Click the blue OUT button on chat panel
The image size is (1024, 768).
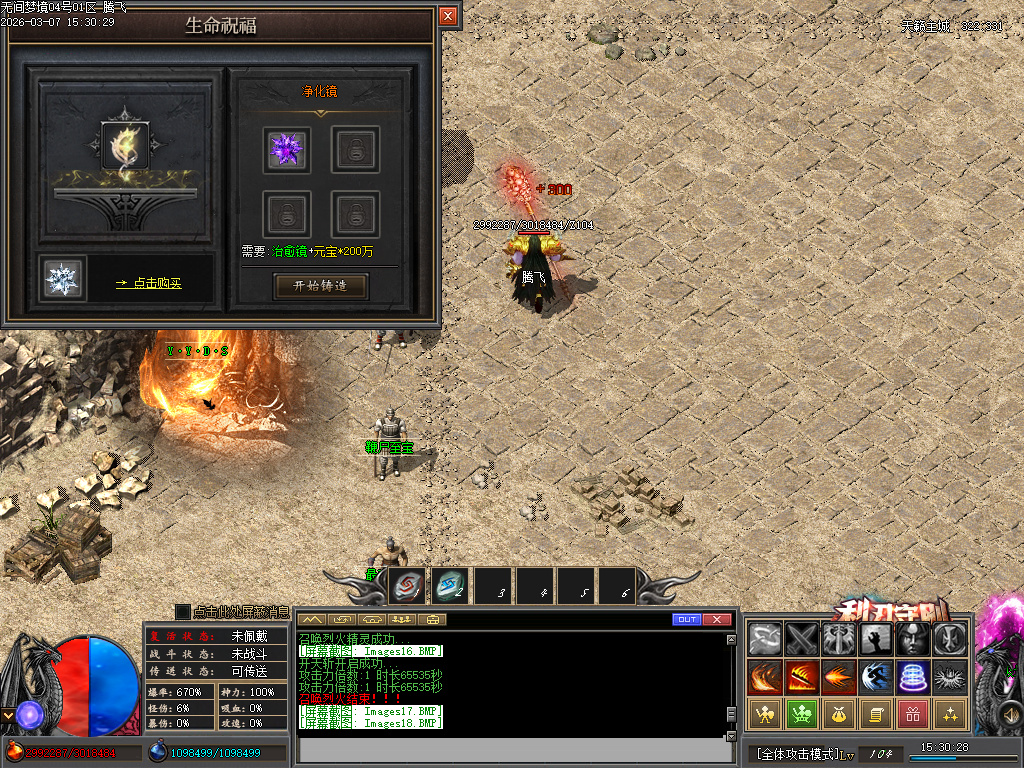pos(687,620)
